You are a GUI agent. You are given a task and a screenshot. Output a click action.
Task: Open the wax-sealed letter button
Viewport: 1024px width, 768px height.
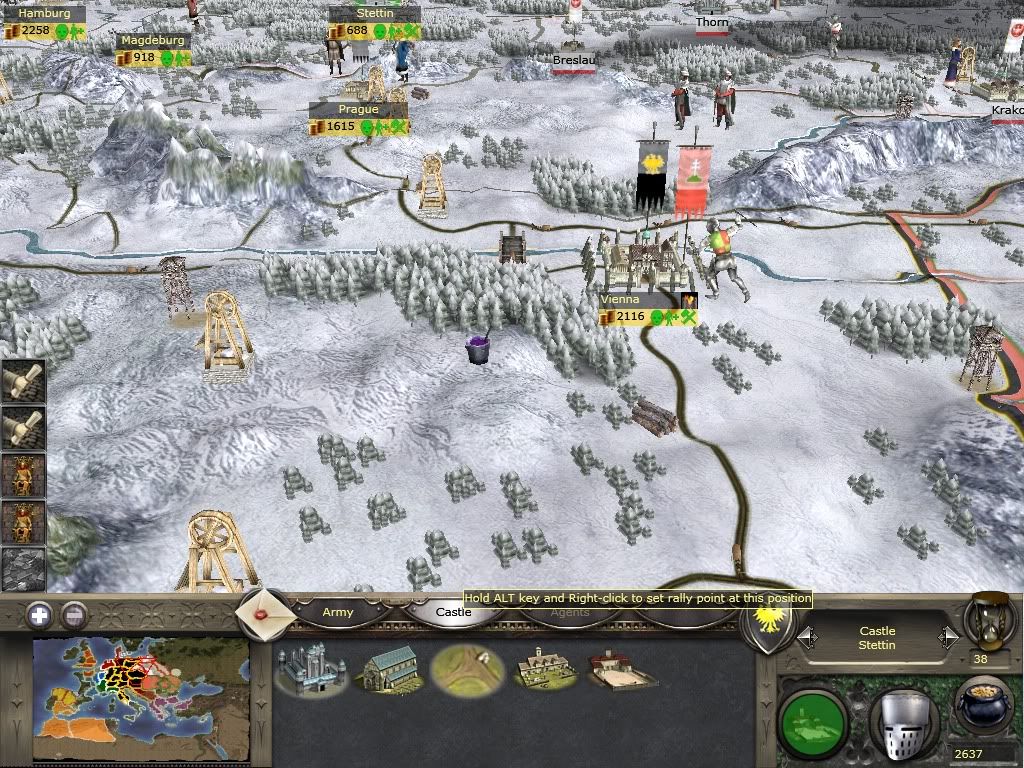265,612
